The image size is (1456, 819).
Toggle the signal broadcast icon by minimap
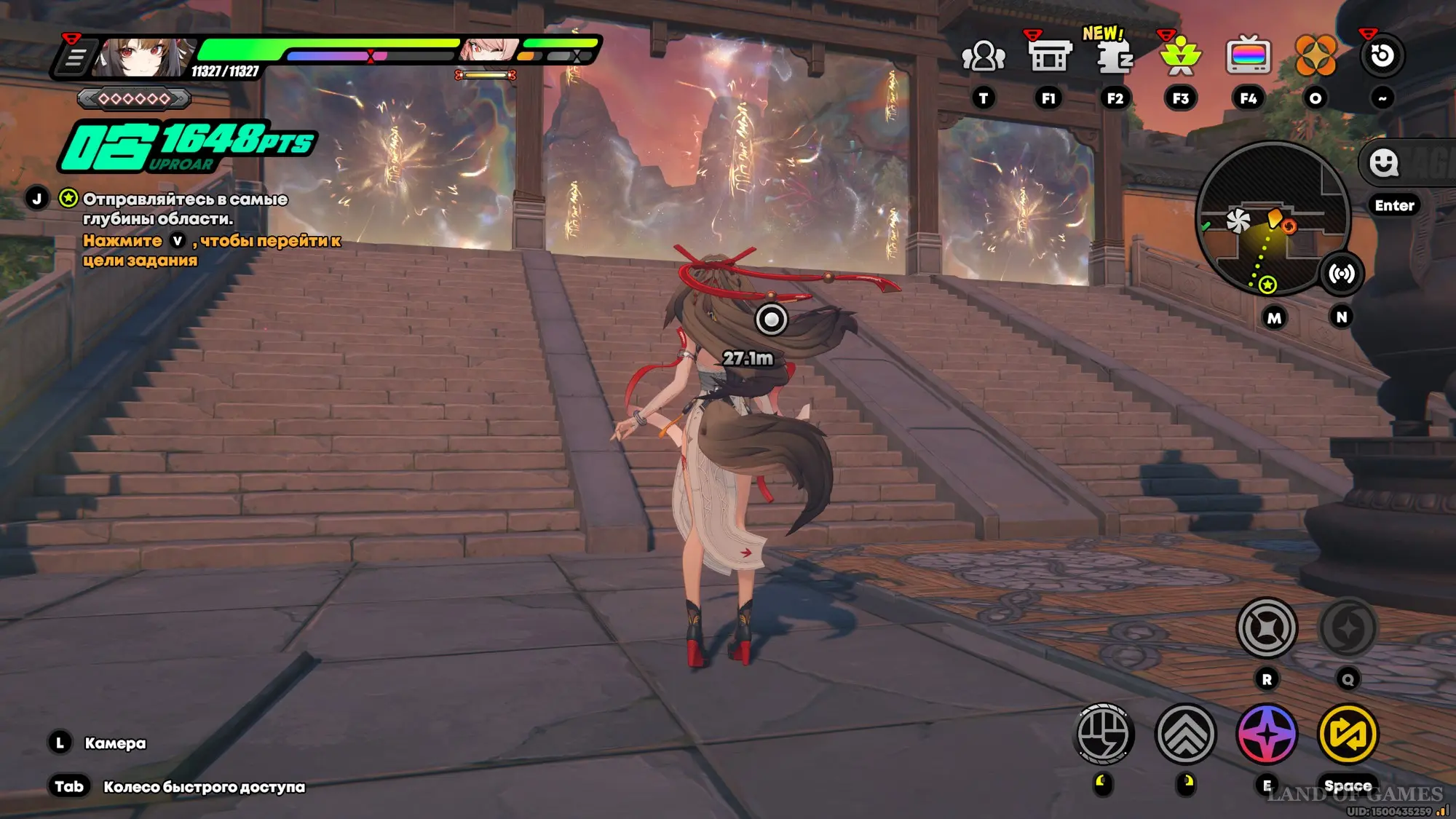[1341, 274]
